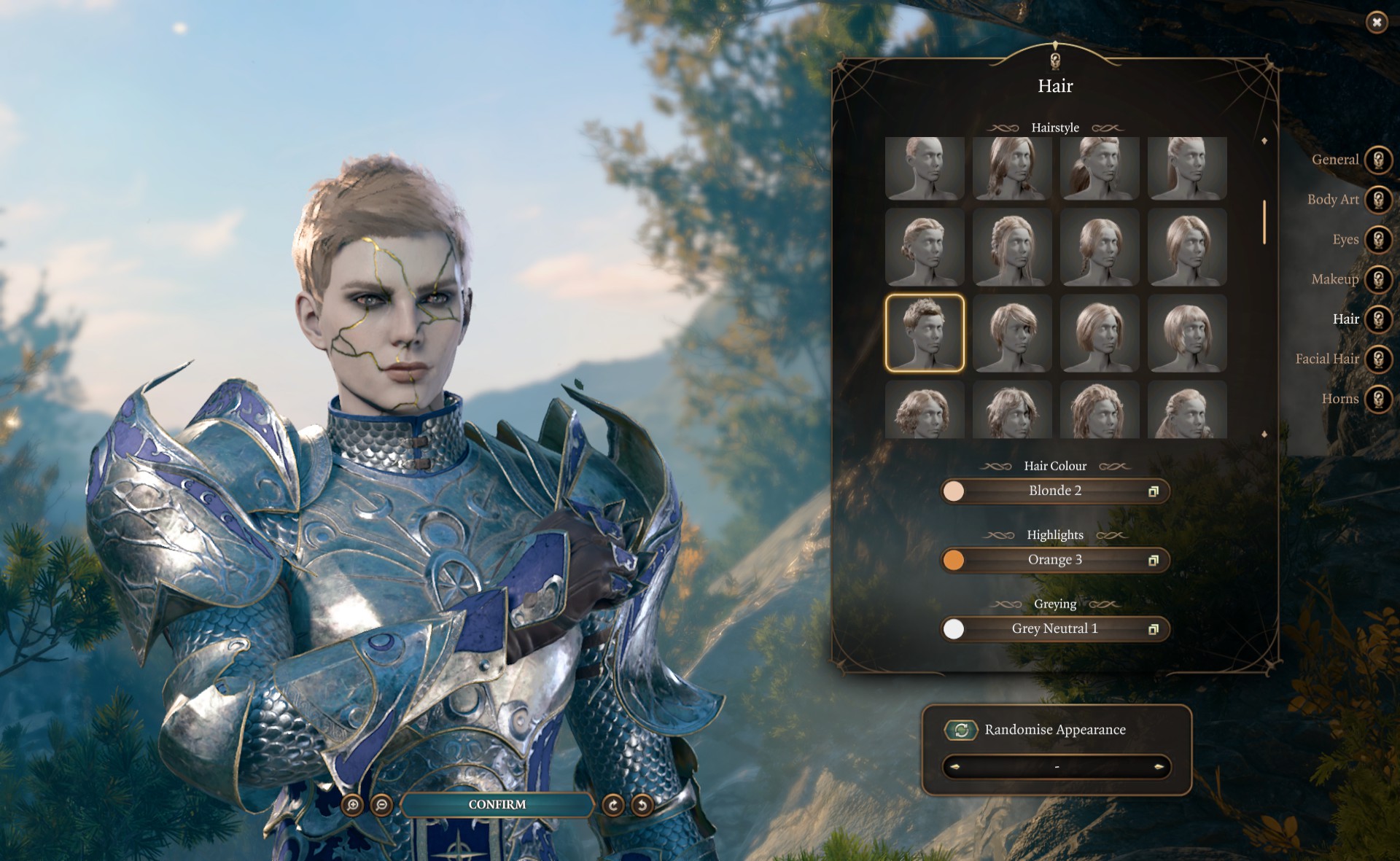1400x861 pixels.
Task: Select the Makeup tab
Action: [1378, 279]
